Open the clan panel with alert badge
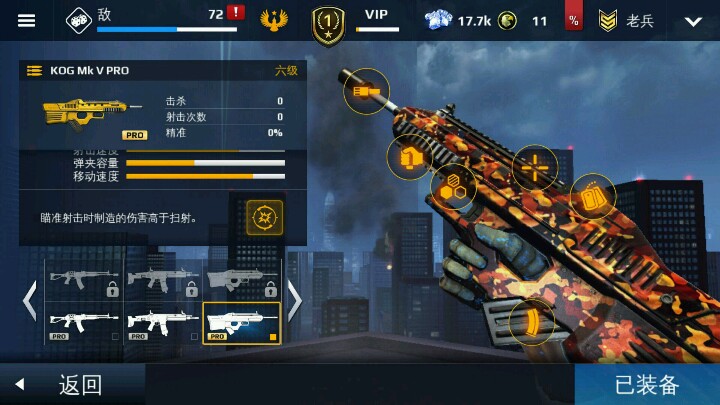Image resolution: width=720 pixels, height=405 pixels. (155, 19)
